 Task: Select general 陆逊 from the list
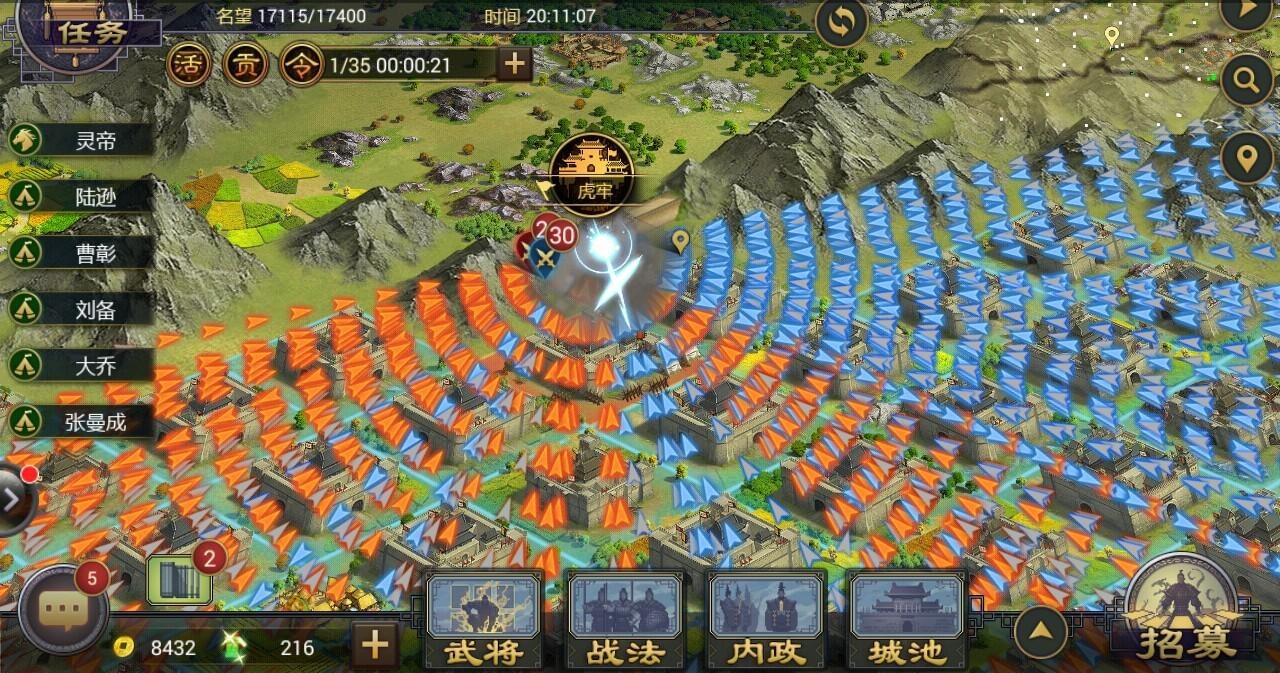82,195
